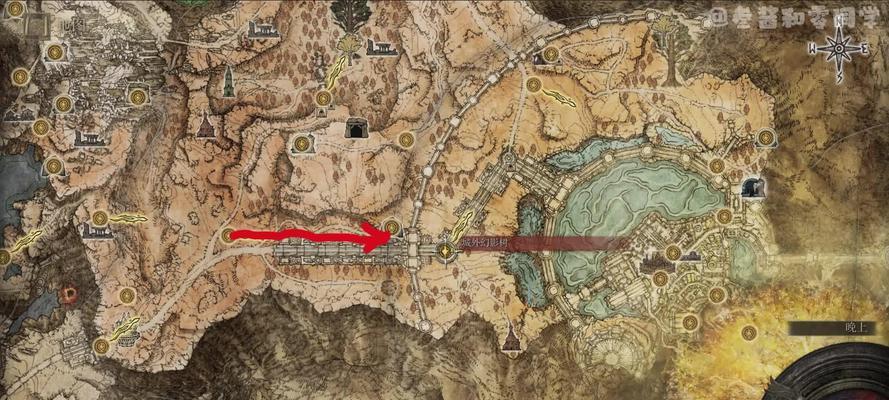Click the dark cave entrance marker
This screenshot has height=400, width=889.
pos(355,128)
